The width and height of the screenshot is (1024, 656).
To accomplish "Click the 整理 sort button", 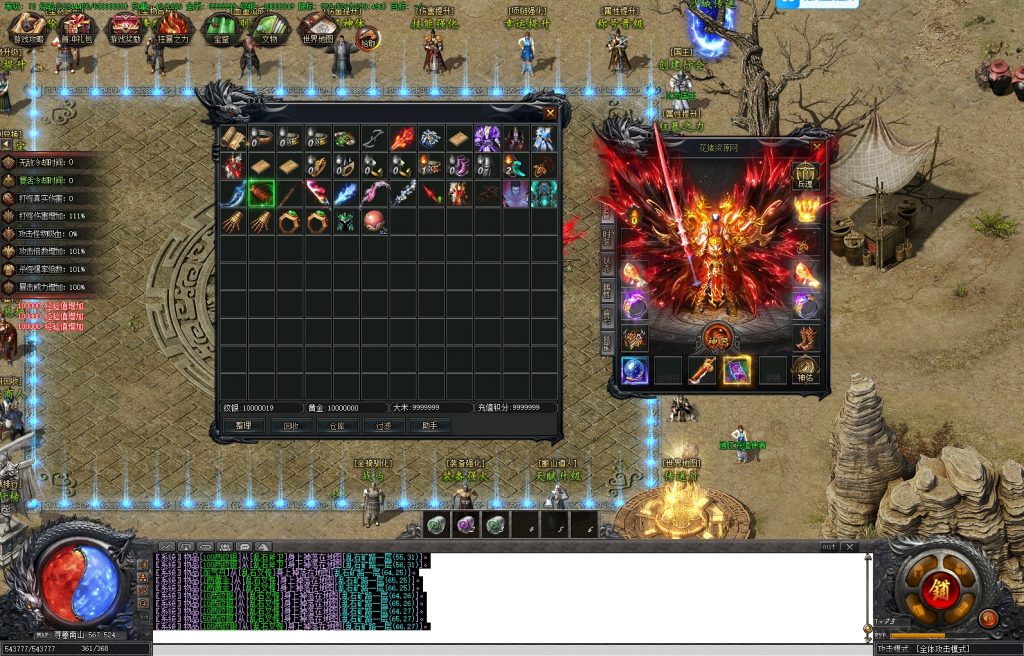I will point(243,426).
